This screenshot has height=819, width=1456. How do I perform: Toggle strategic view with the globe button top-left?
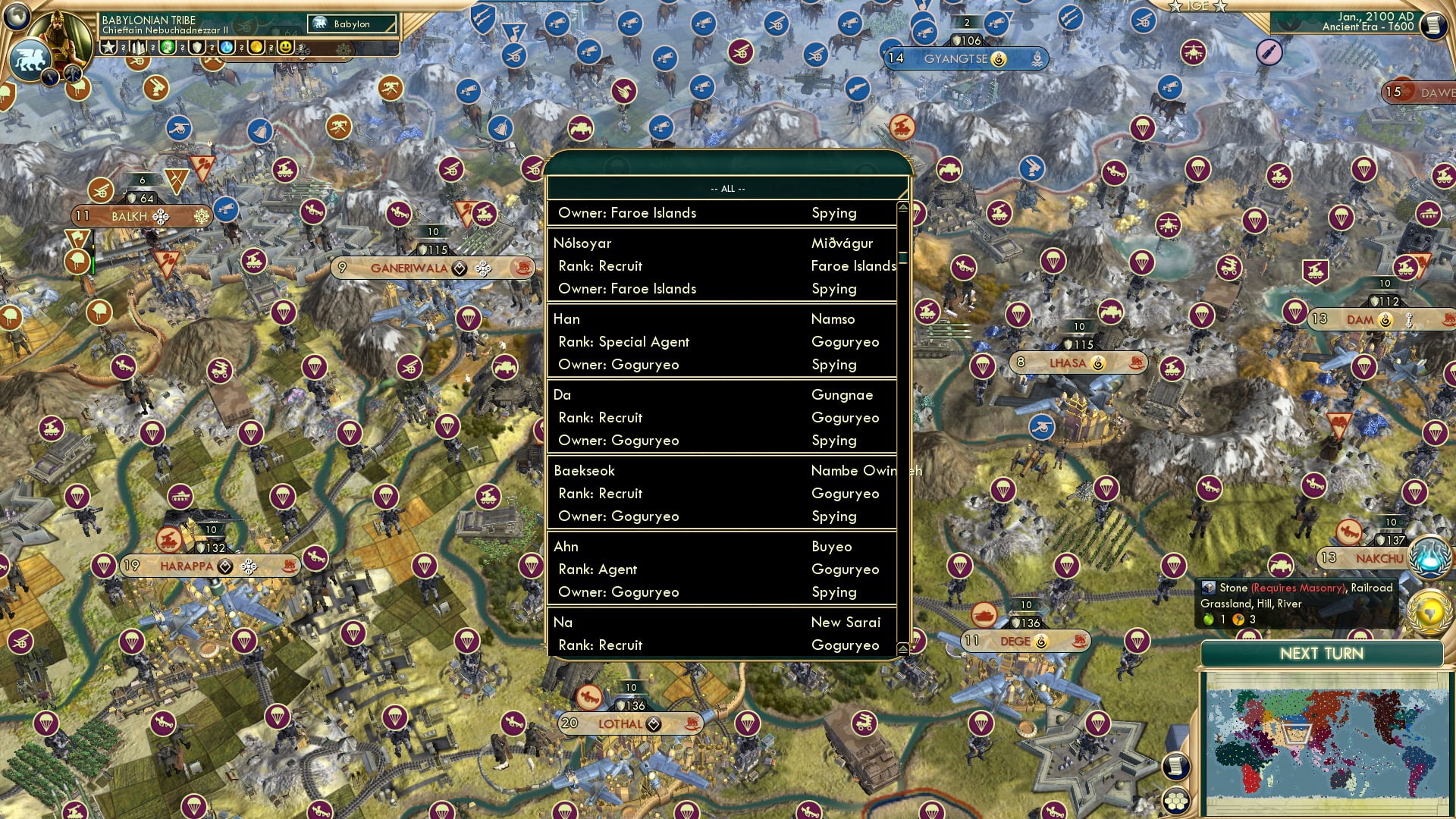point(17,18)
